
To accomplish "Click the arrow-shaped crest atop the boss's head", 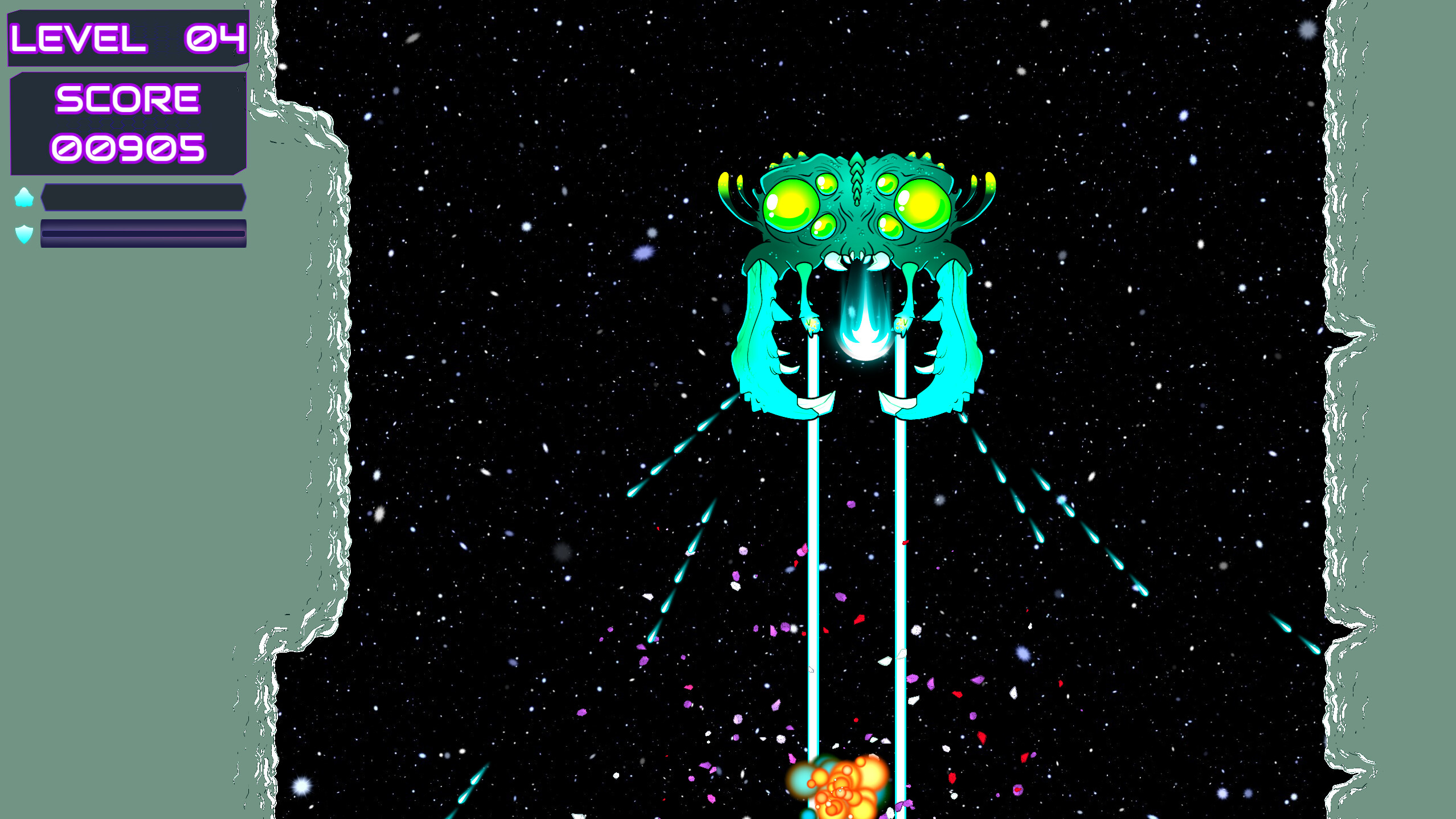I will pos(857,168).
